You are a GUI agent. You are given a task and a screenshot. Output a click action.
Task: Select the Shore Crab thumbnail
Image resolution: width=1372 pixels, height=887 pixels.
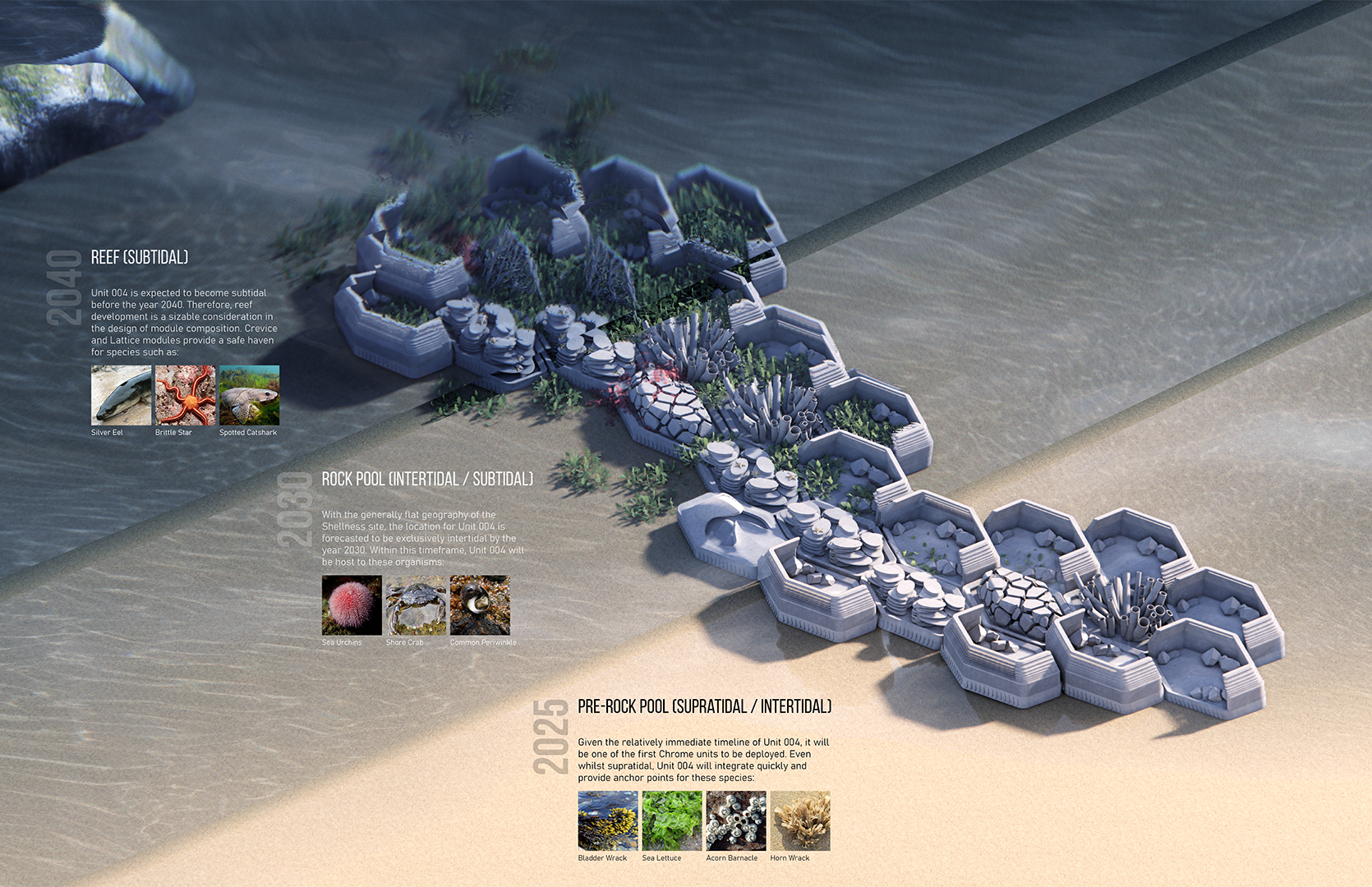[416, 605]
